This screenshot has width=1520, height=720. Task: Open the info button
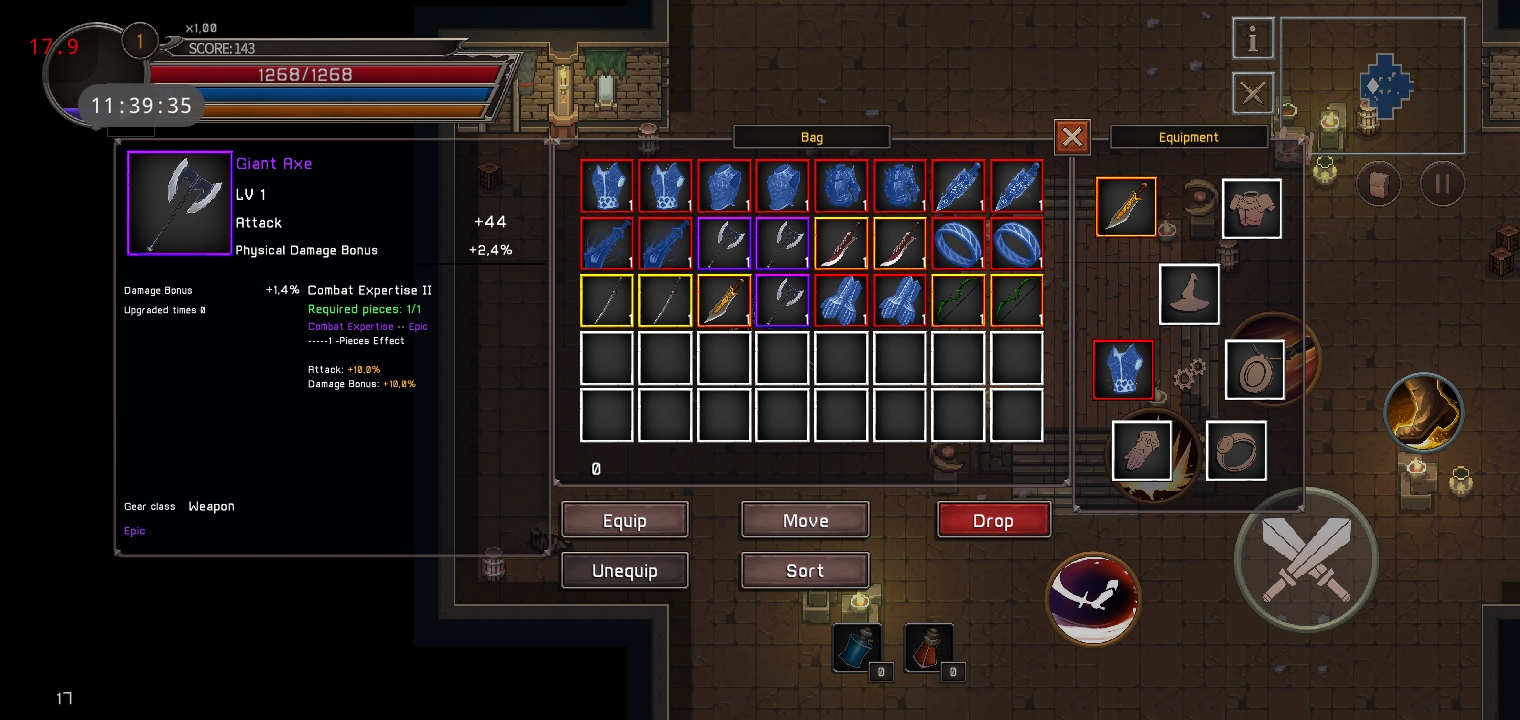(1252, 39)
